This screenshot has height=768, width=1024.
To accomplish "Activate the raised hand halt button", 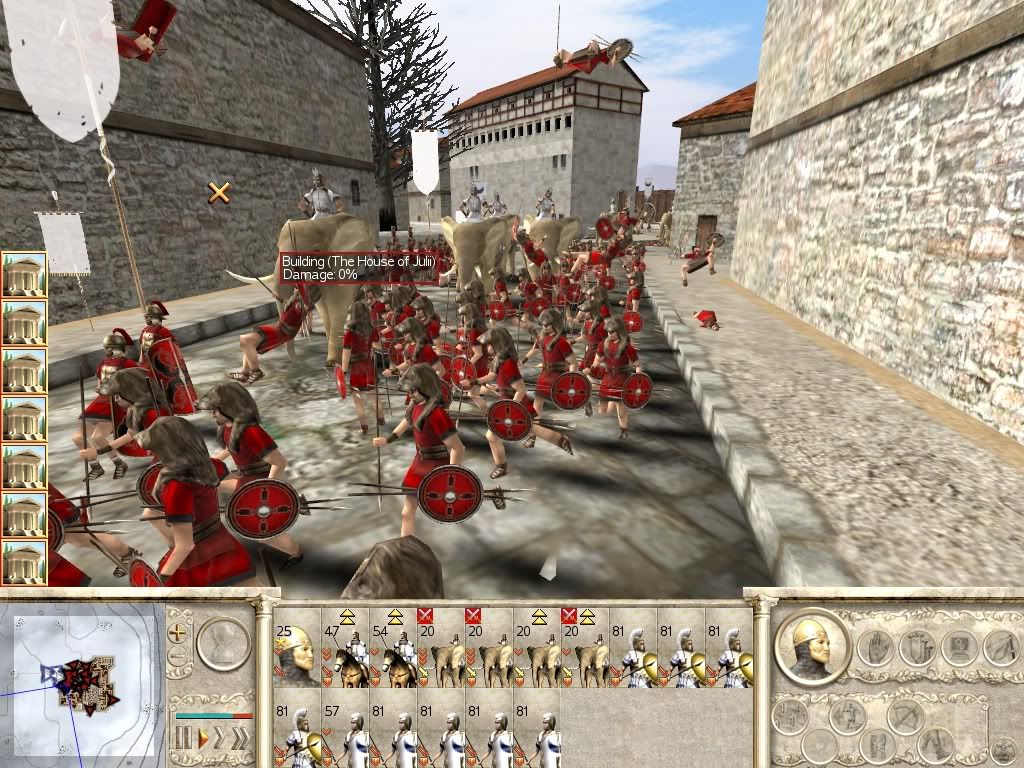I will (873, 647).
